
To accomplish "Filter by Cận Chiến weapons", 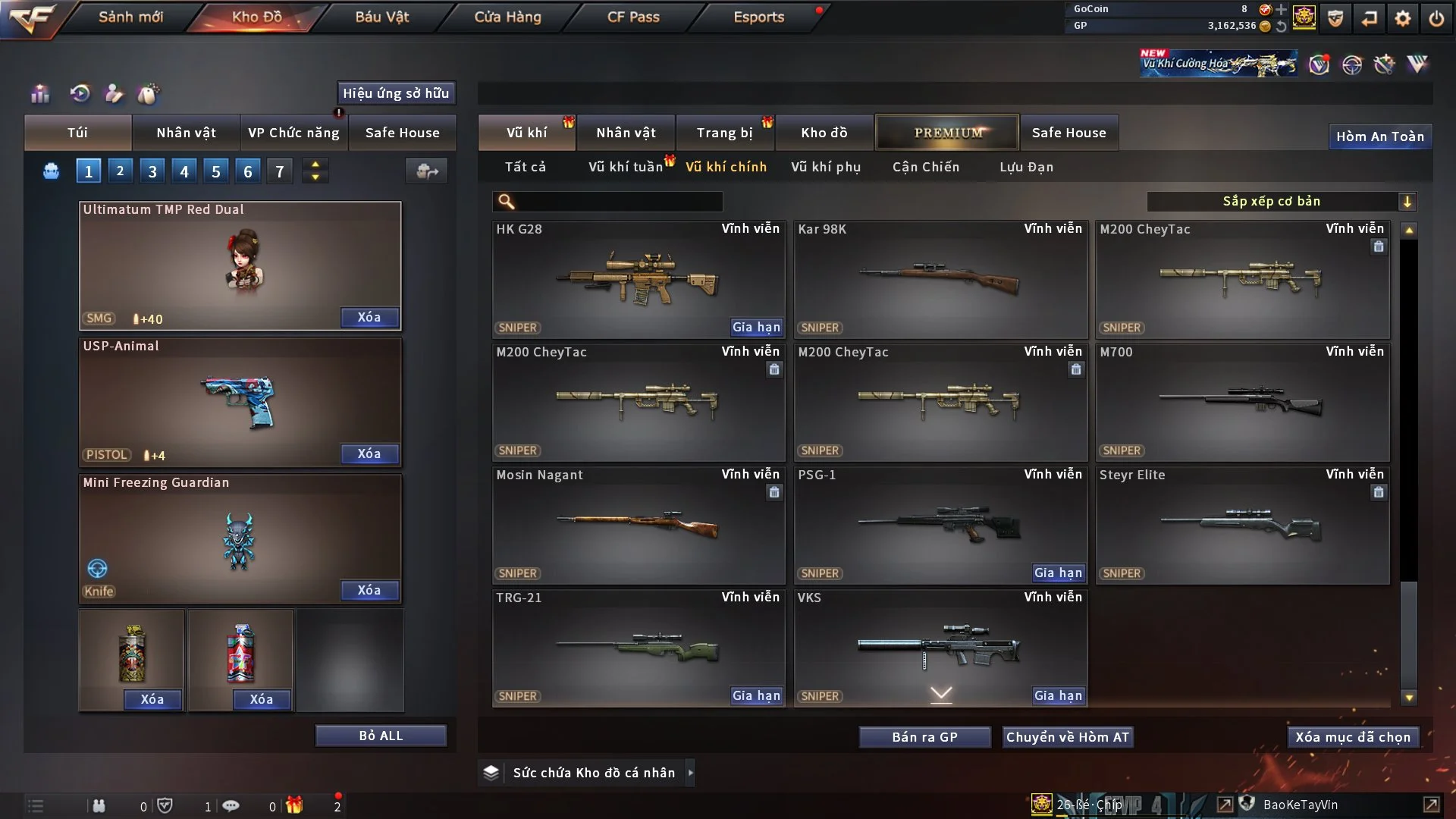I will [x=926, y=167].
